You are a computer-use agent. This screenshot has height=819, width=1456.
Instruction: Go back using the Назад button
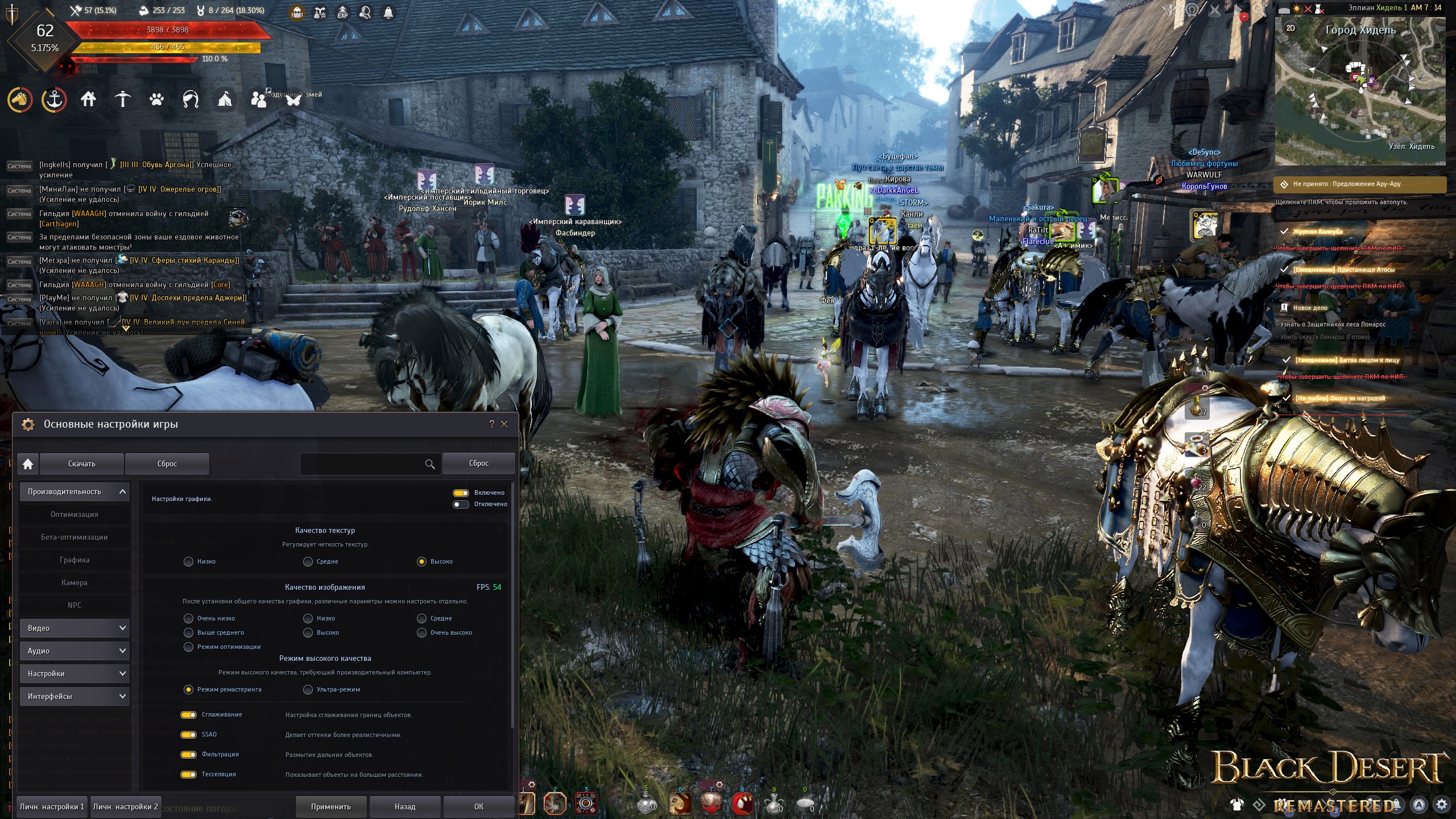405,806
